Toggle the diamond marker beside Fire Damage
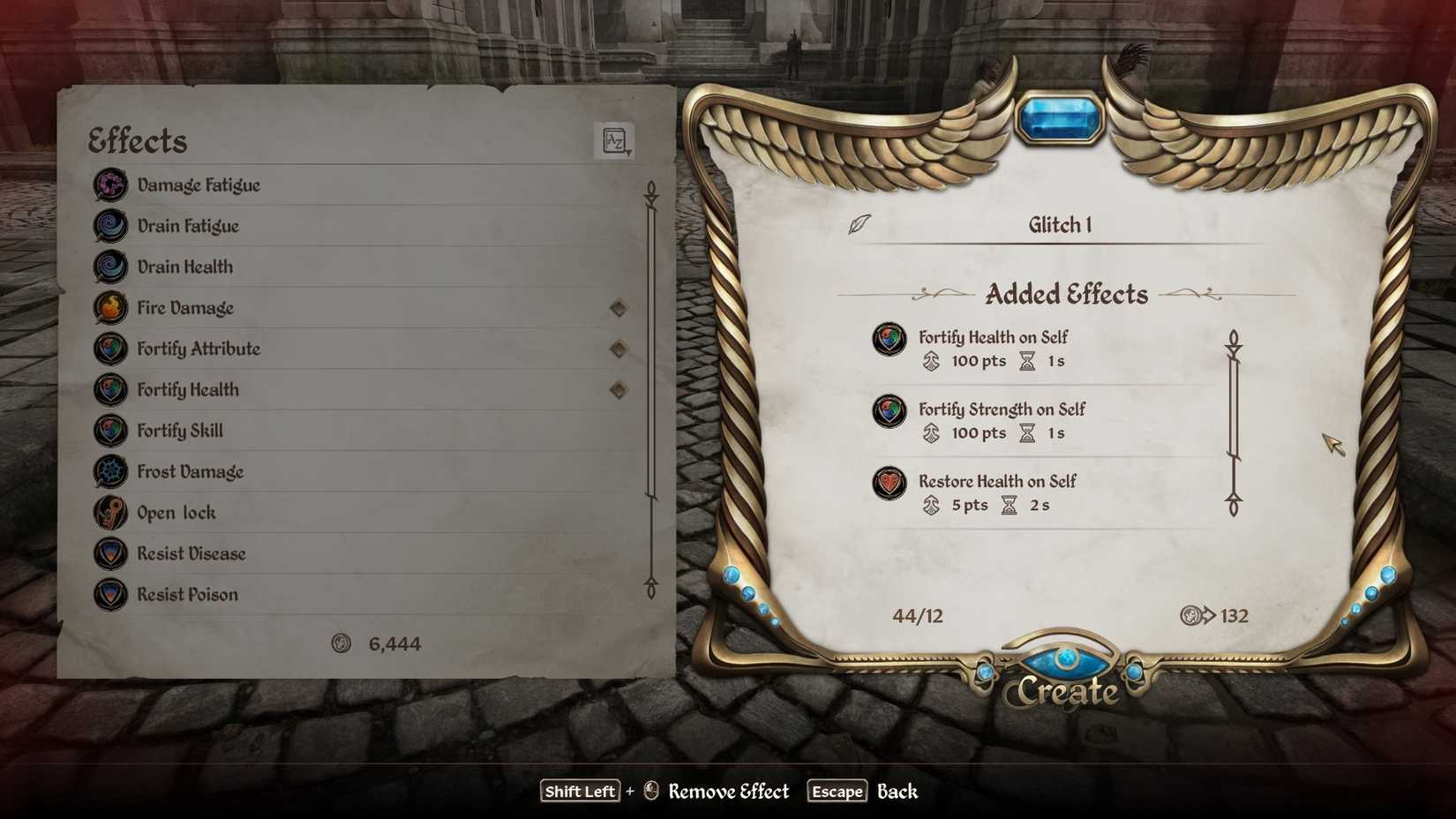 [619, 307]
